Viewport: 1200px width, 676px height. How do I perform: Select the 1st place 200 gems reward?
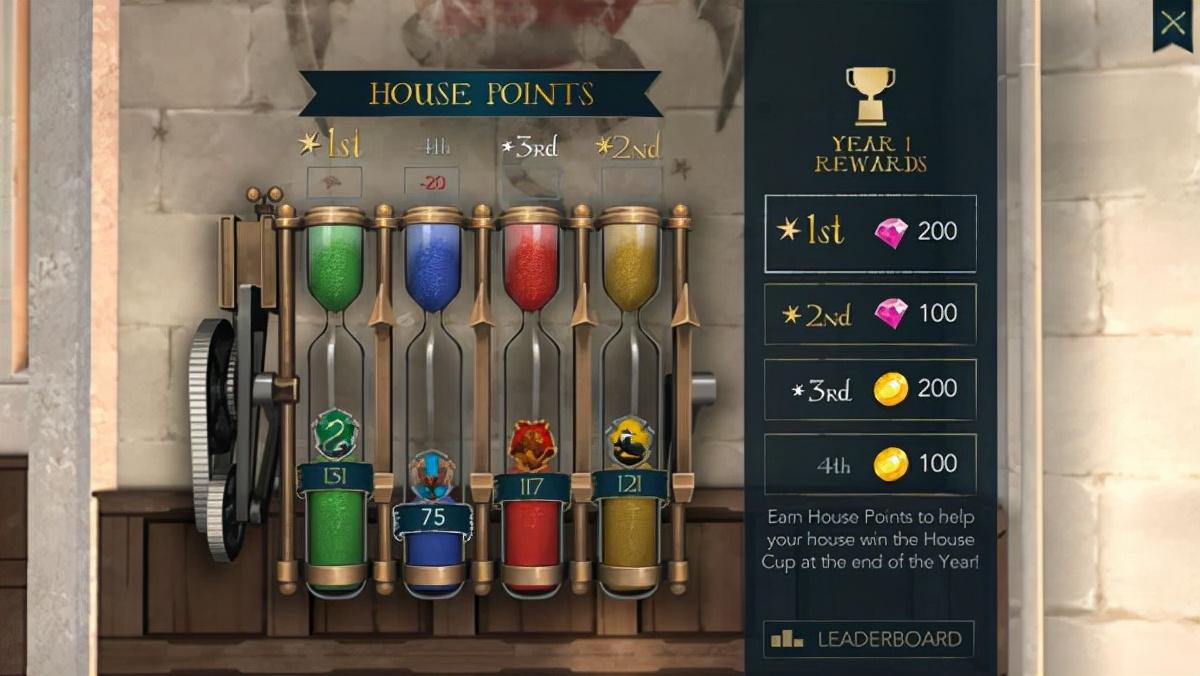tap(870, 233)
